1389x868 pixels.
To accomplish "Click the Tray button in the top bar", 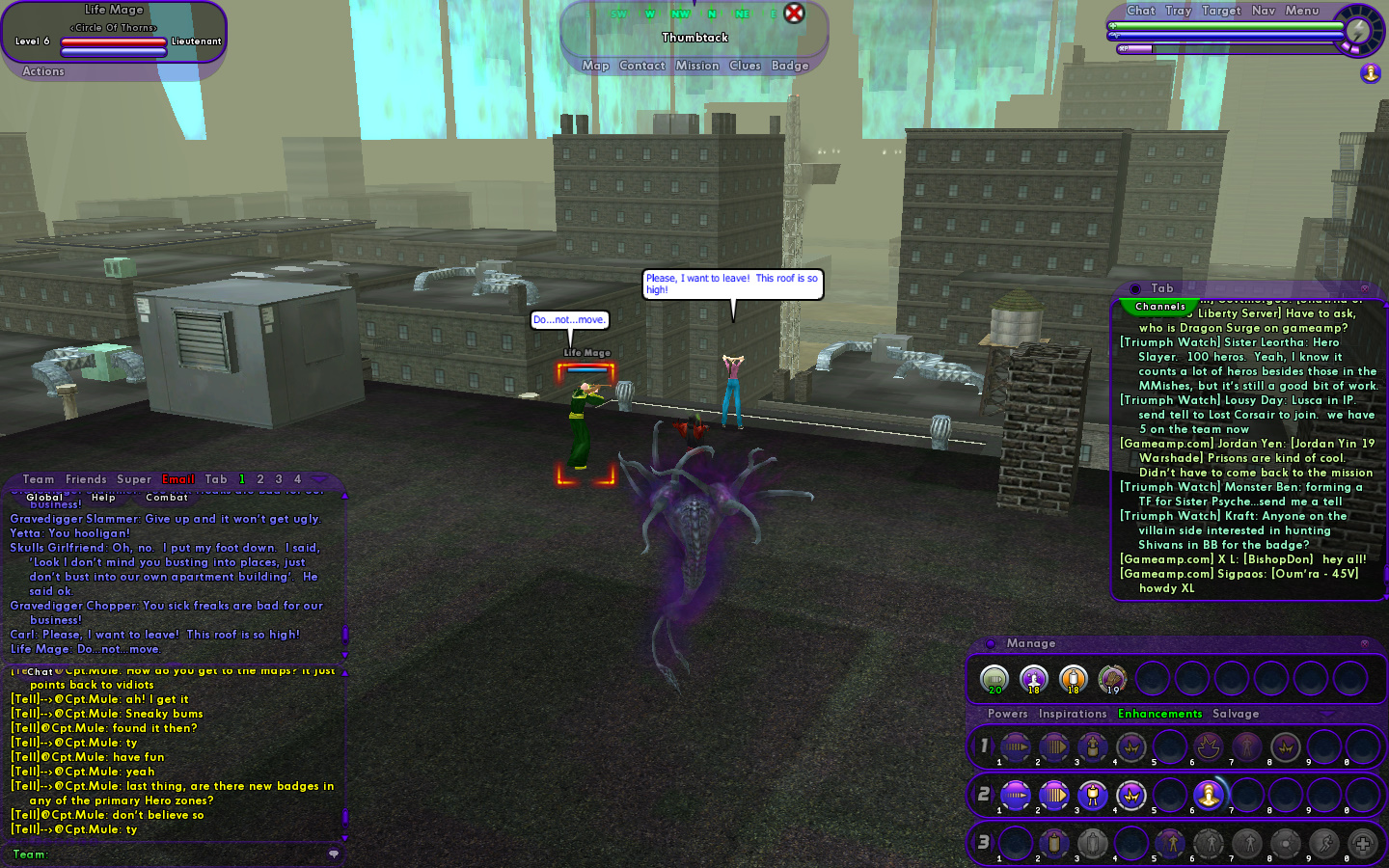I will (x=1178, y=11).
